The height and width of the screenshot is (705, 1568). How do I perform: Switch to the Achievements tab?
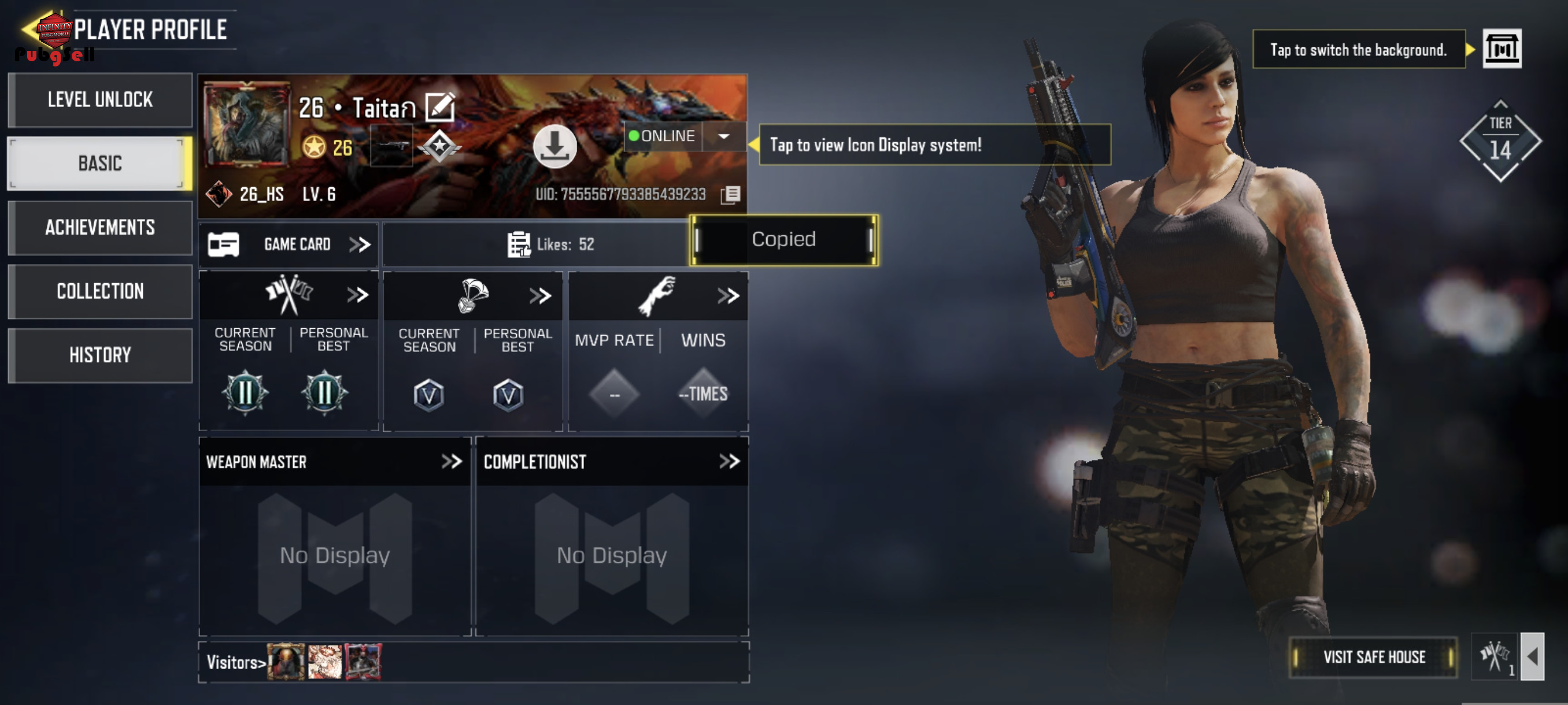pyautogui.click(x=101, y=228)
